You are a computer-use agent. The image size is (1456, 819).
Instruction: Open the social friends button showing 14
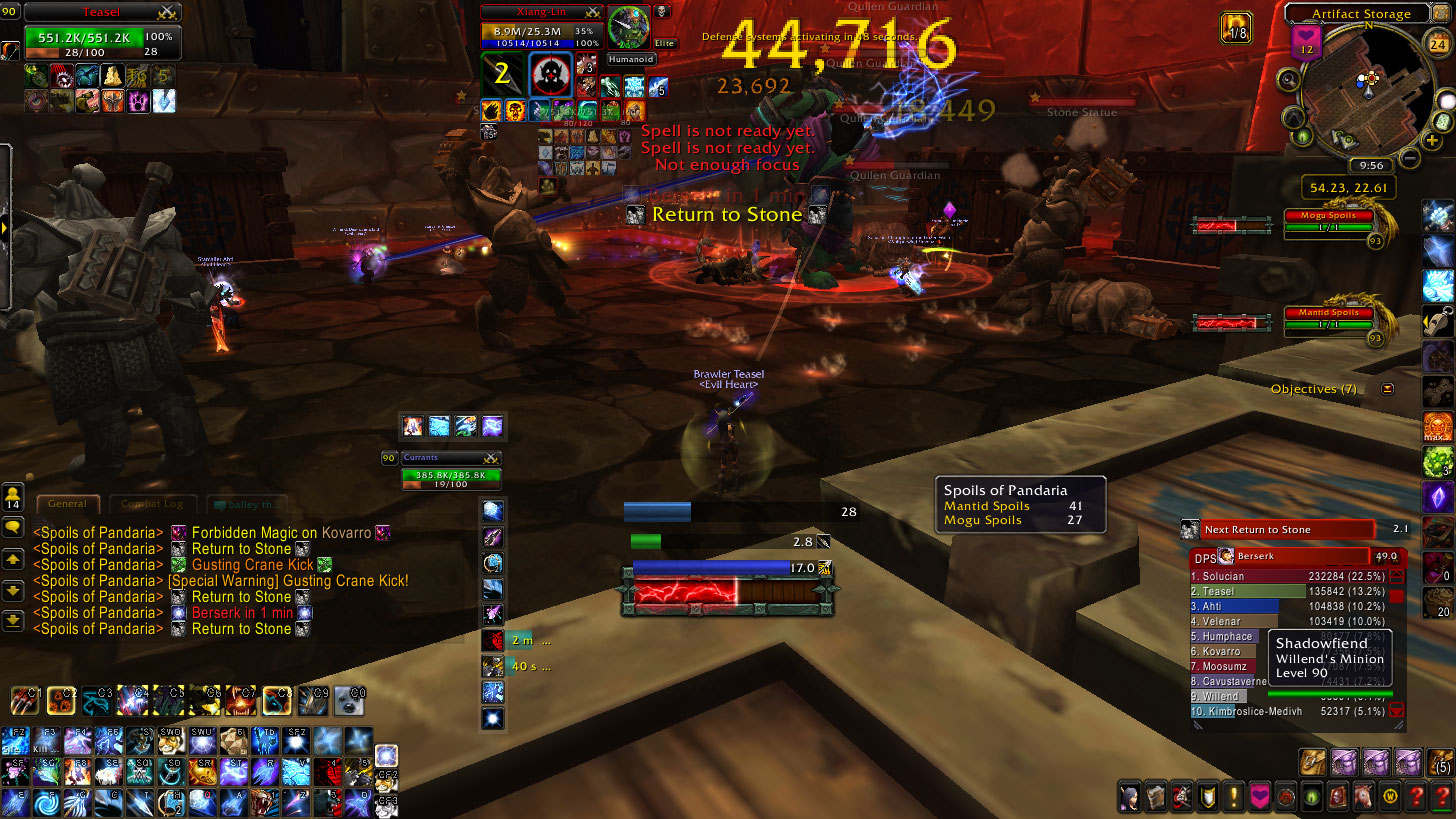(13, 497)
